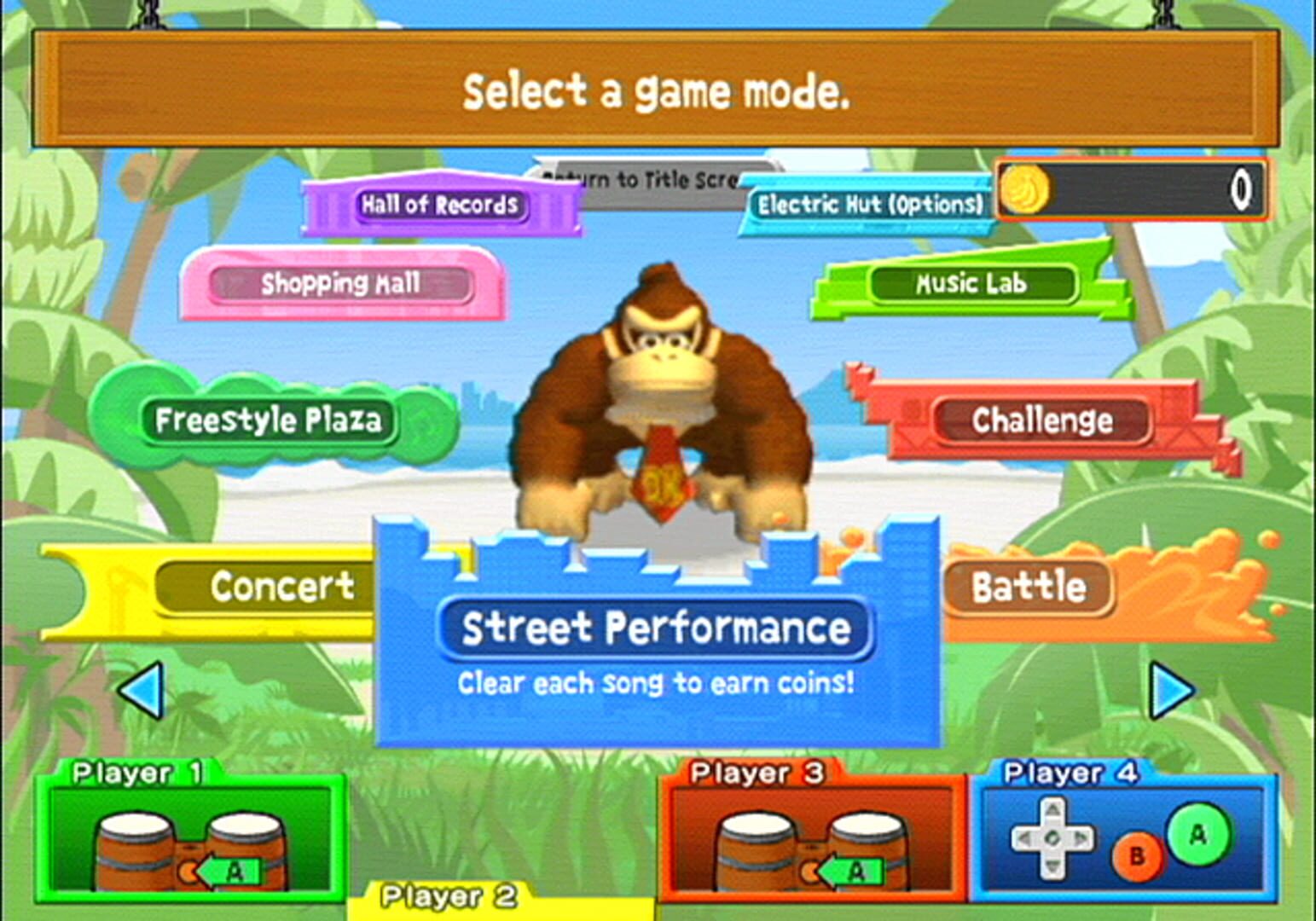This screenshot has height=921, width=1316.
Task: Select the Challenge mode banner
Action: [x=1042, y=421]
